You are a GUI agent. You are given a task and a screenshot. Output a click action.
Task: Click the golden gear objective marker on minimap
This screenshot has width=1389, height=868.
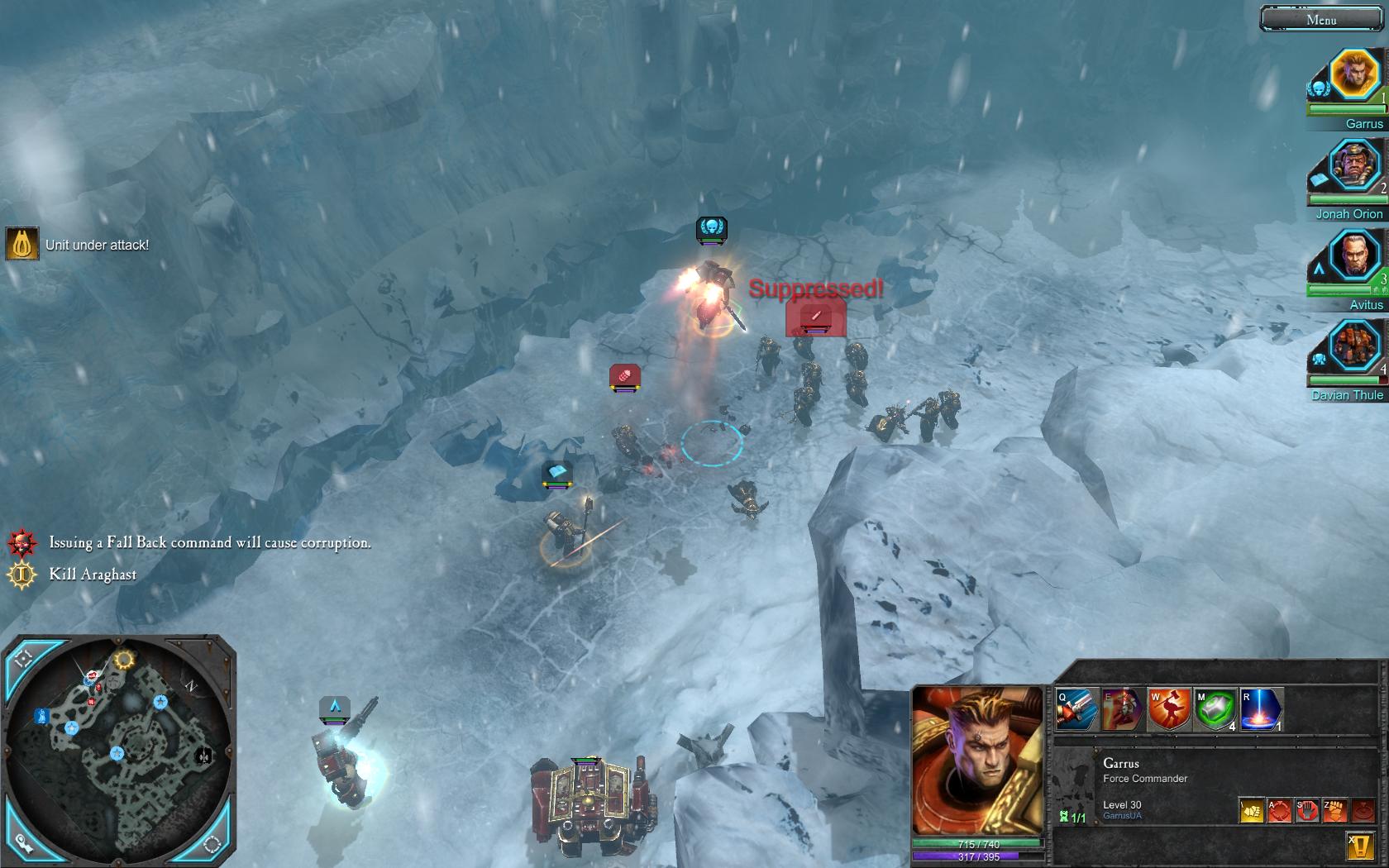[124, 660]
